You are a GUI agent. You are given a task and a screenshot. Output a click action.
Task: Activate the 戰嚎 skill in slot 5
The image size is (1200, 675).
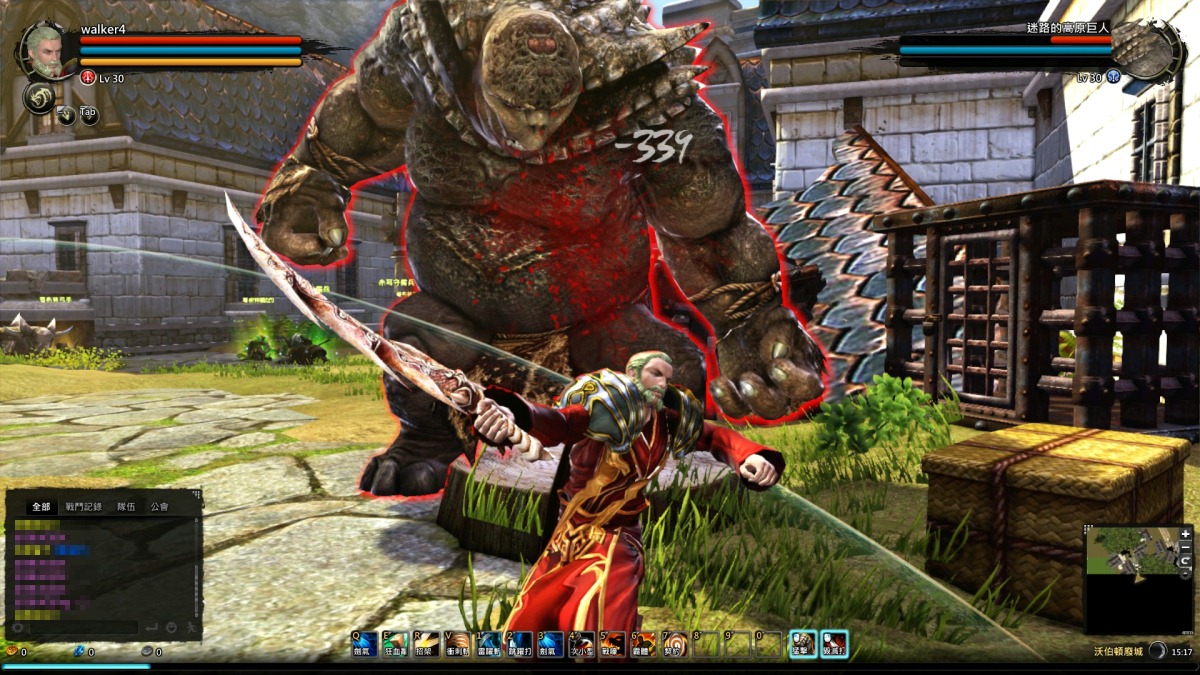pos(612,643)
